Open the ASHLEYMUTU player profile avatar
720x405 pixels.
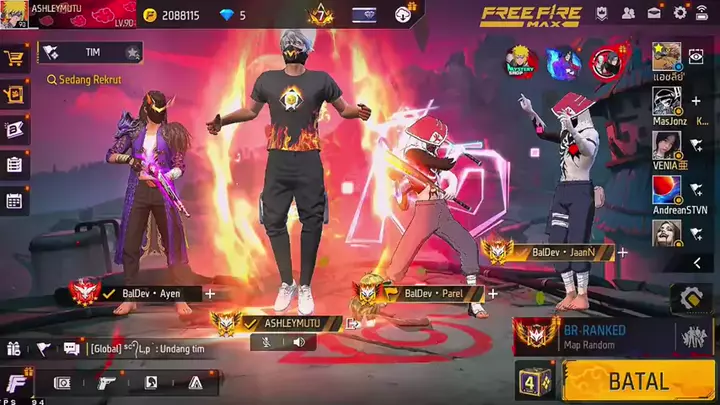click(x=15, y=14)
